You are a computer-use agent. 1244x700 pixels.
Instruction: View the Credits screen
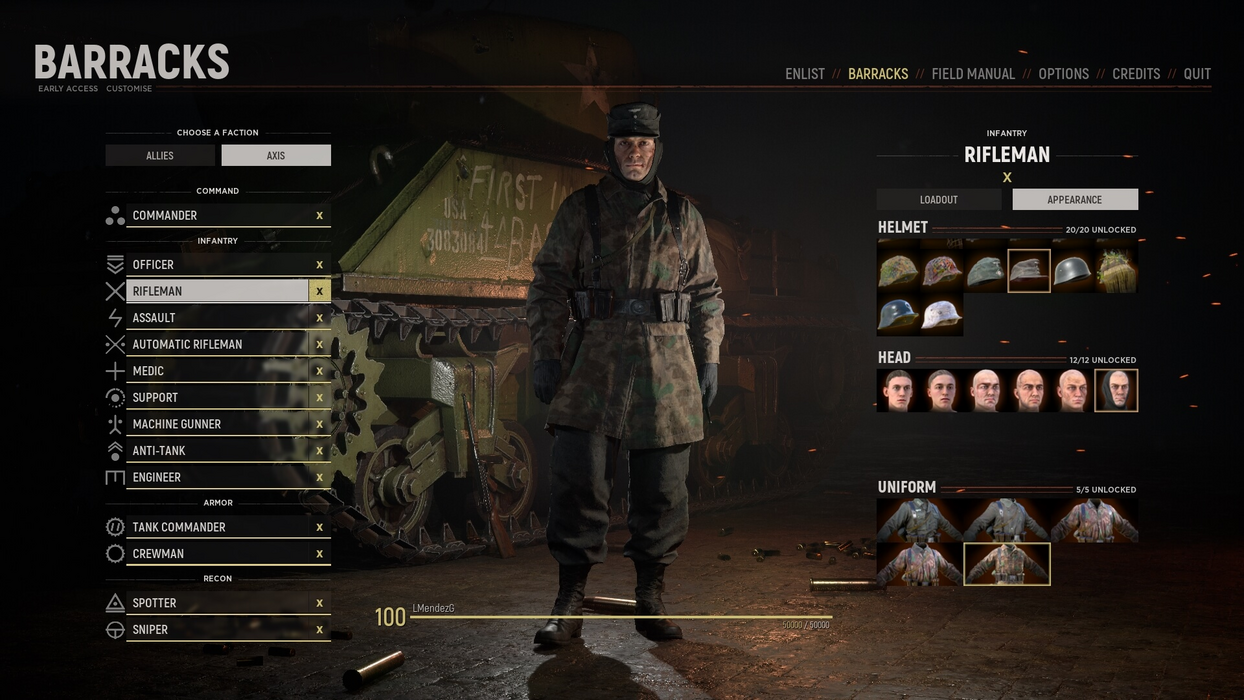tap(1136, 74)
